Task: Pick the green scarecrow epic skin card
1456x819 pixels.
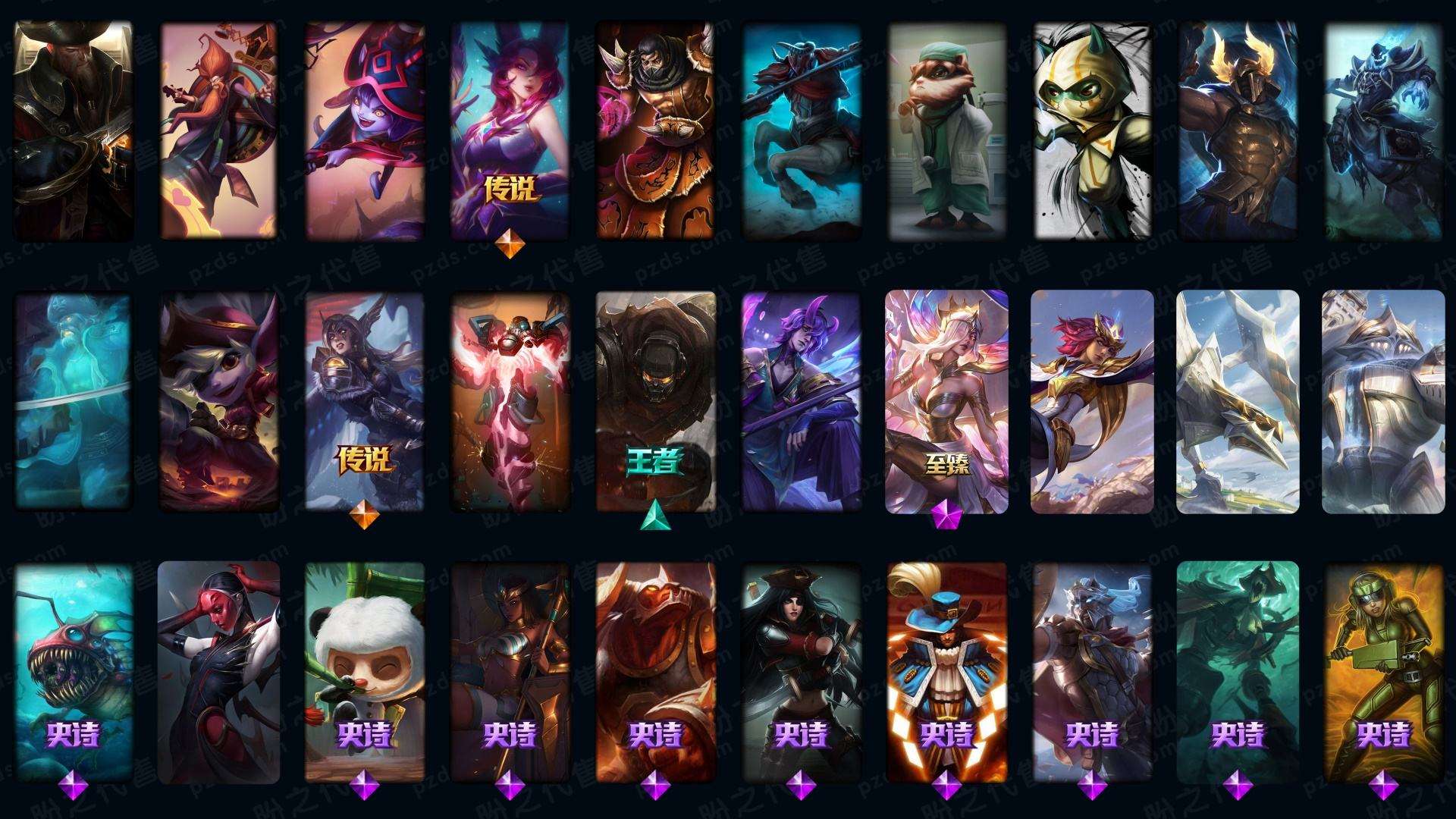Action: [1238, 671]
